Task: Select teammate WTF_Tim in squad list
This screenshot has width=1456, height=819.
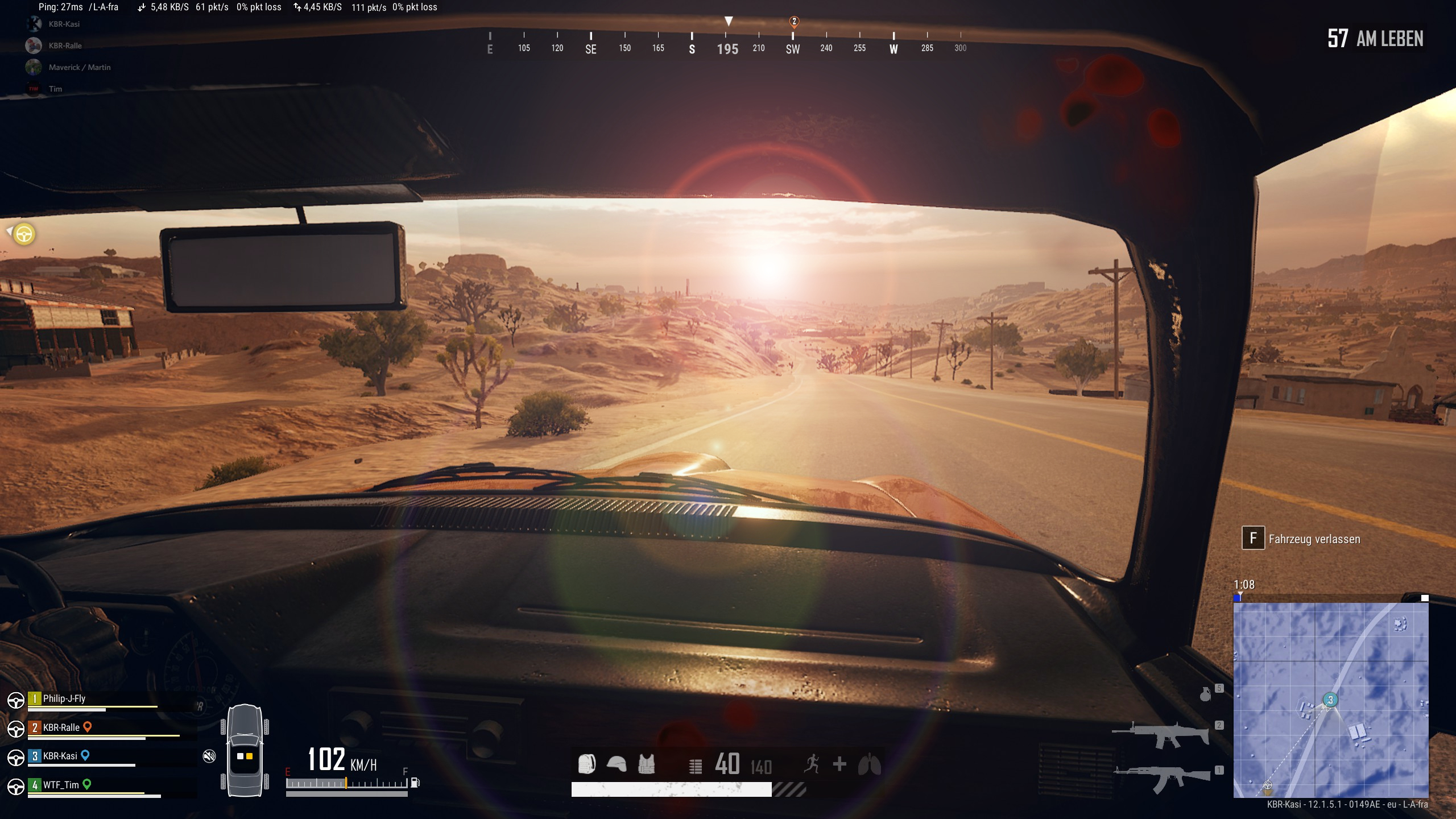Action: [x=61, y=785]
